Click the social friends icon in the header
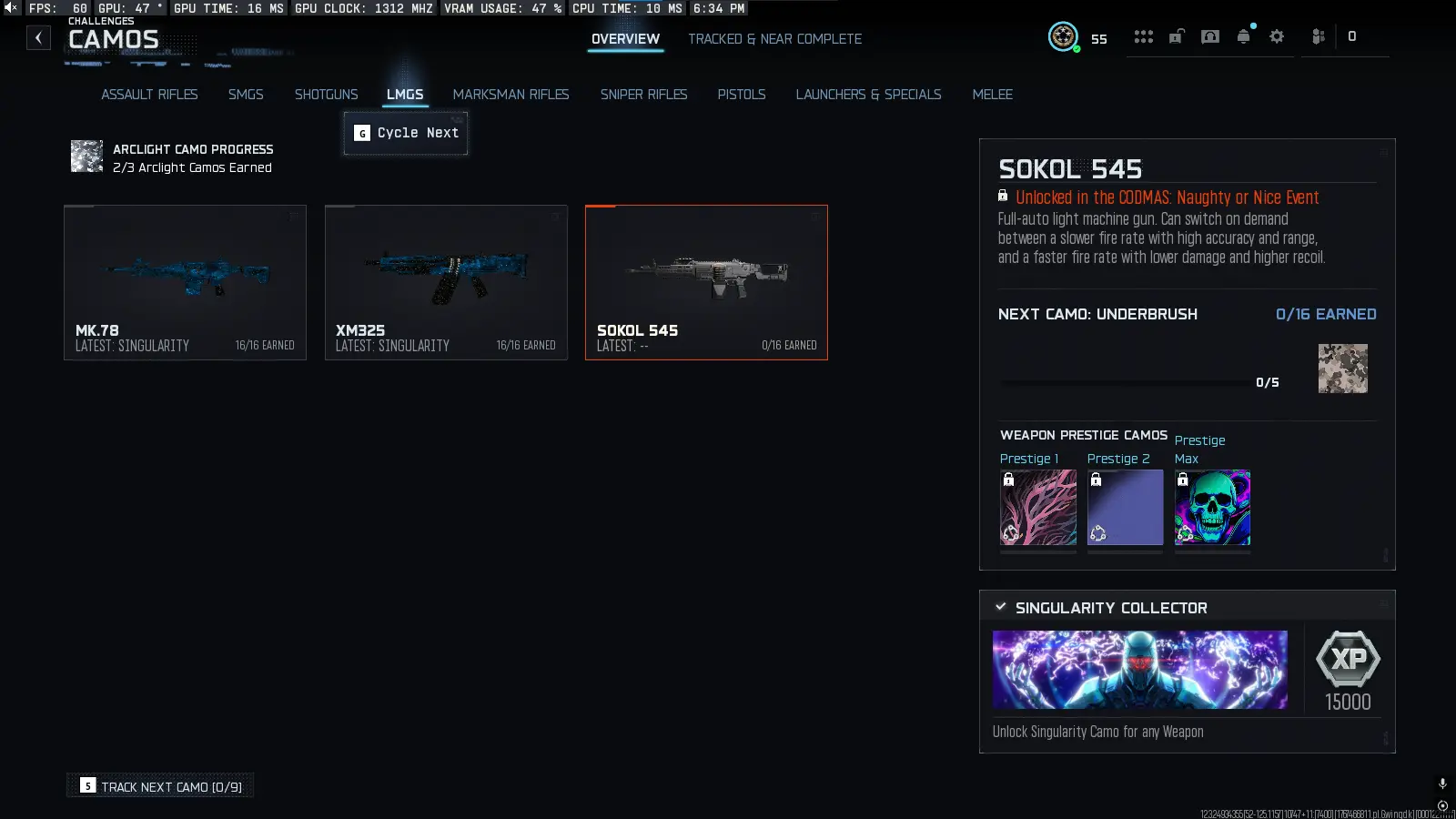Image resolution: width=1456 pixels, height=819 pixels. pos(1316,37)
